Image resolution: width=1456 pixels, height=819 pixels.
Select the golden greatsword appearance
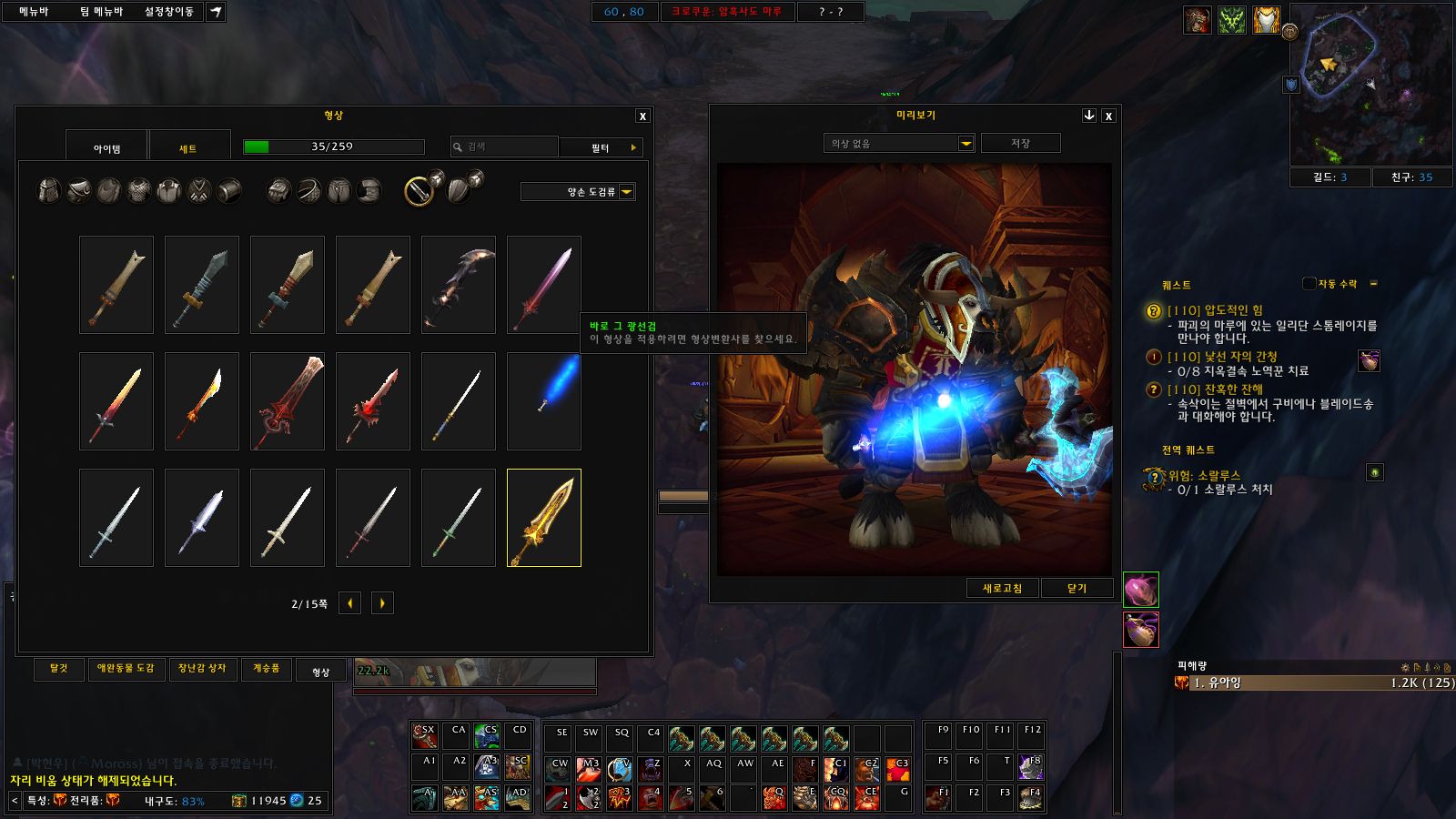544,518
